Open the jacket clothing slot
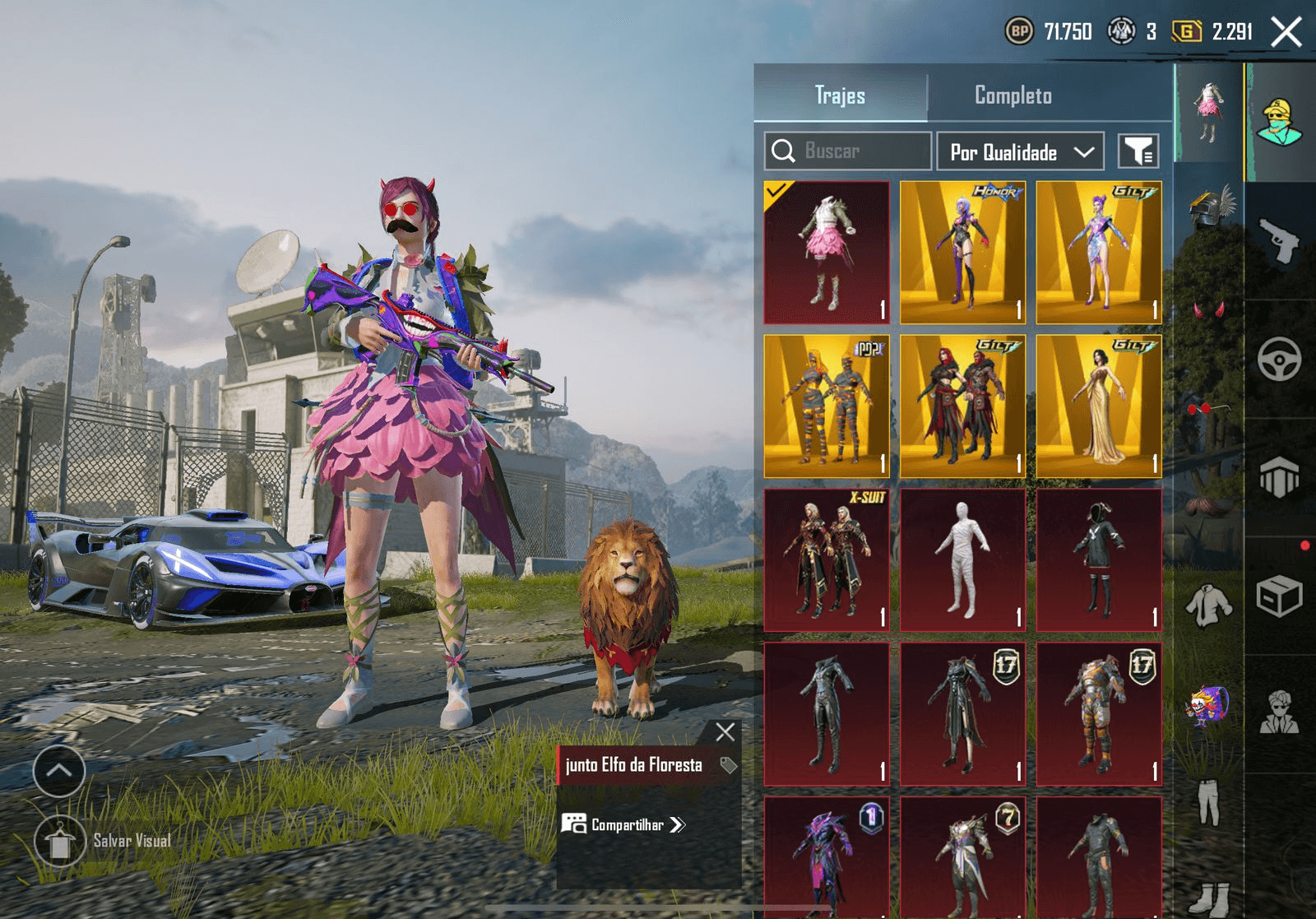The width and height of the screenshot is (1316, 919). click(1208, 605)
